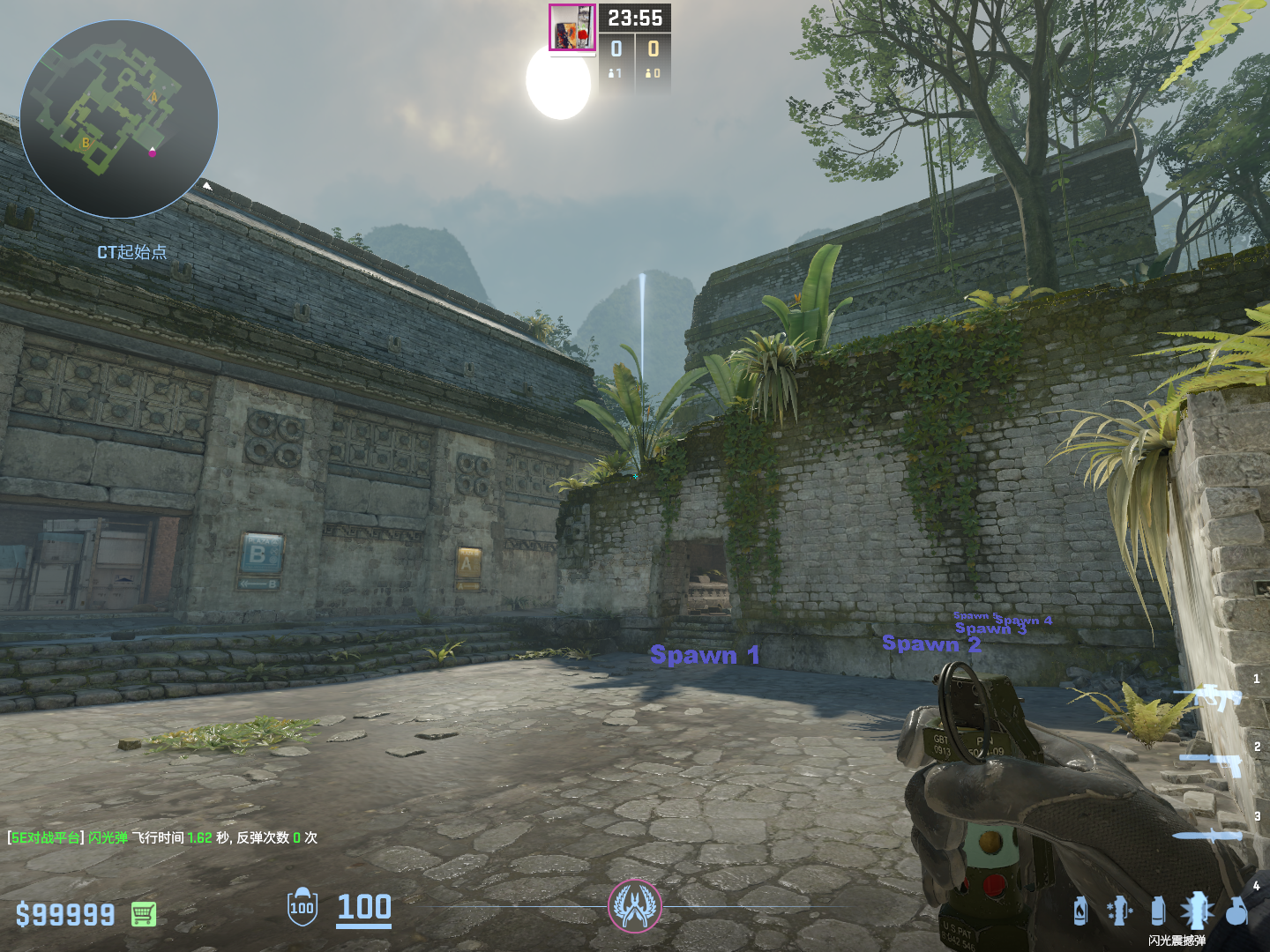Click the circular radar minimap
The width and height of the screenshot is (1270, 952).
click(119, 119)
